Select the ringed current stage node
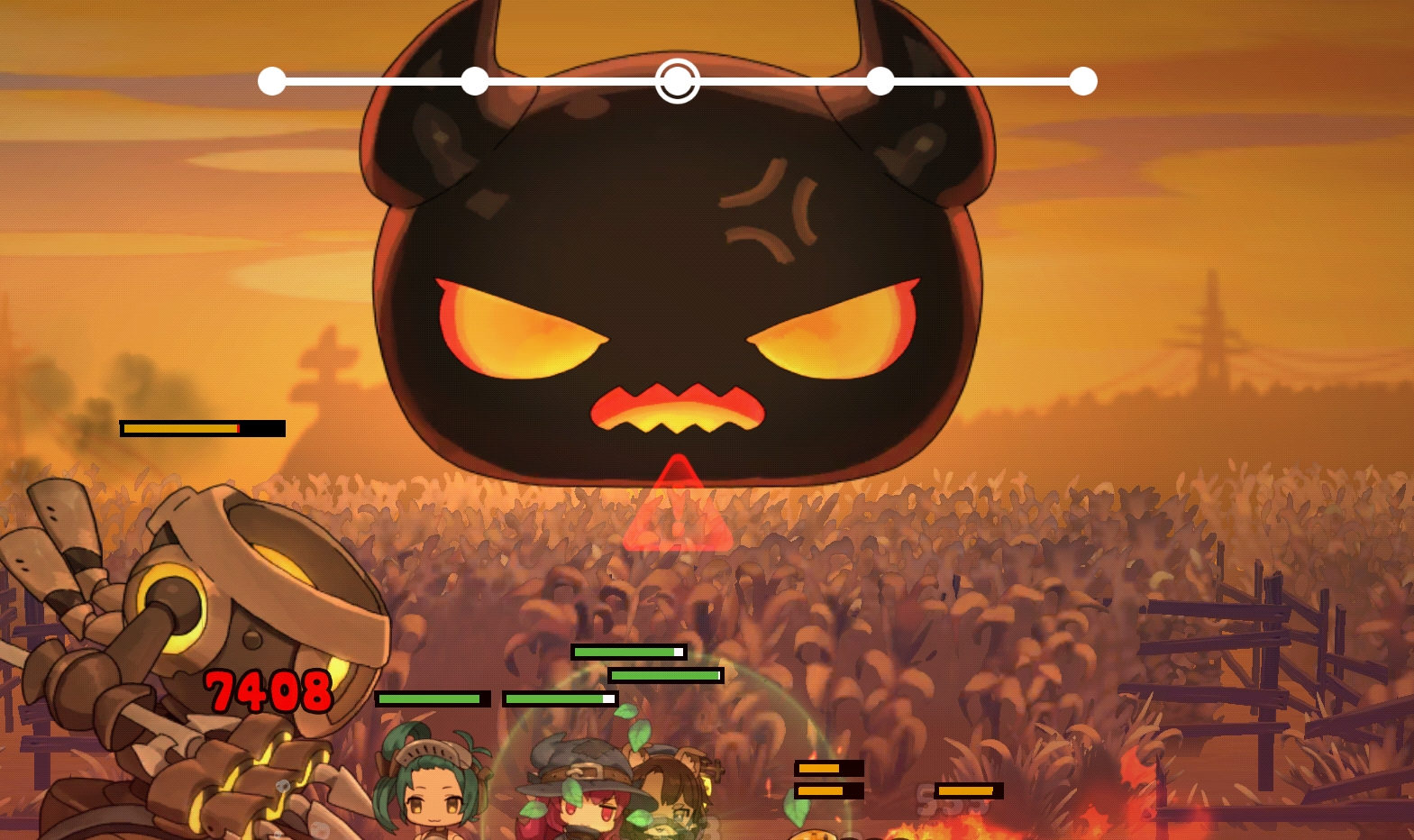The image size is (1414, 840). click(x=677, y=81)
